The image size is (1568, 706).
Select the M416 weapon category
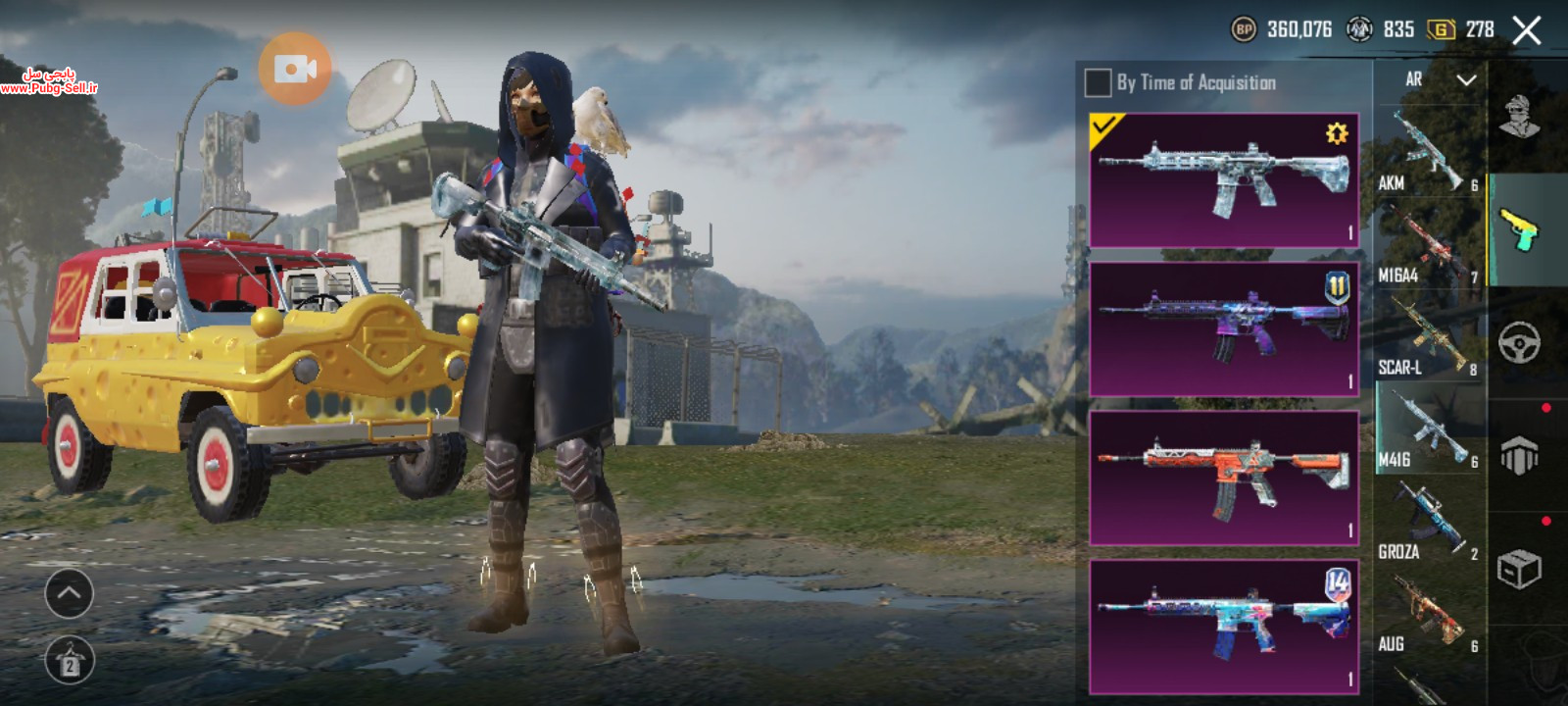(1429, 429)
